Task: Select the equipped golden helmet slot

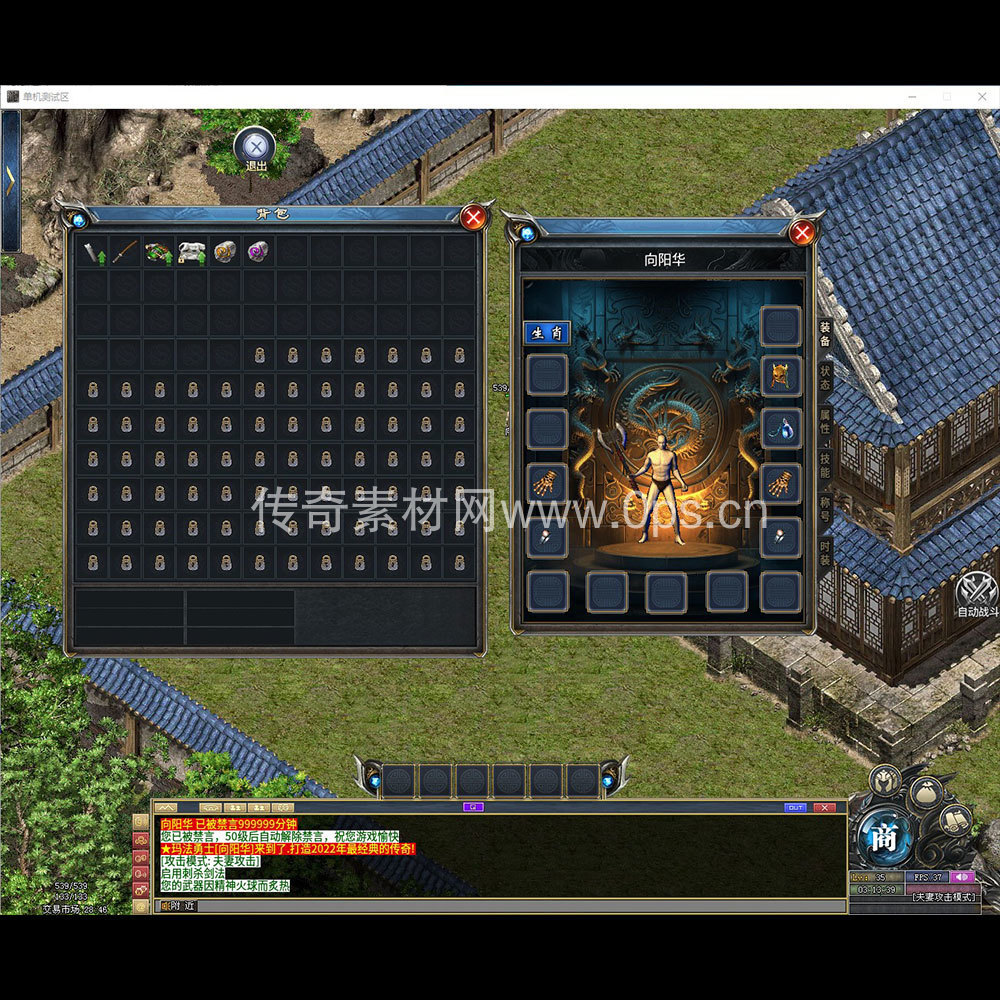Action: coord(780,376)
